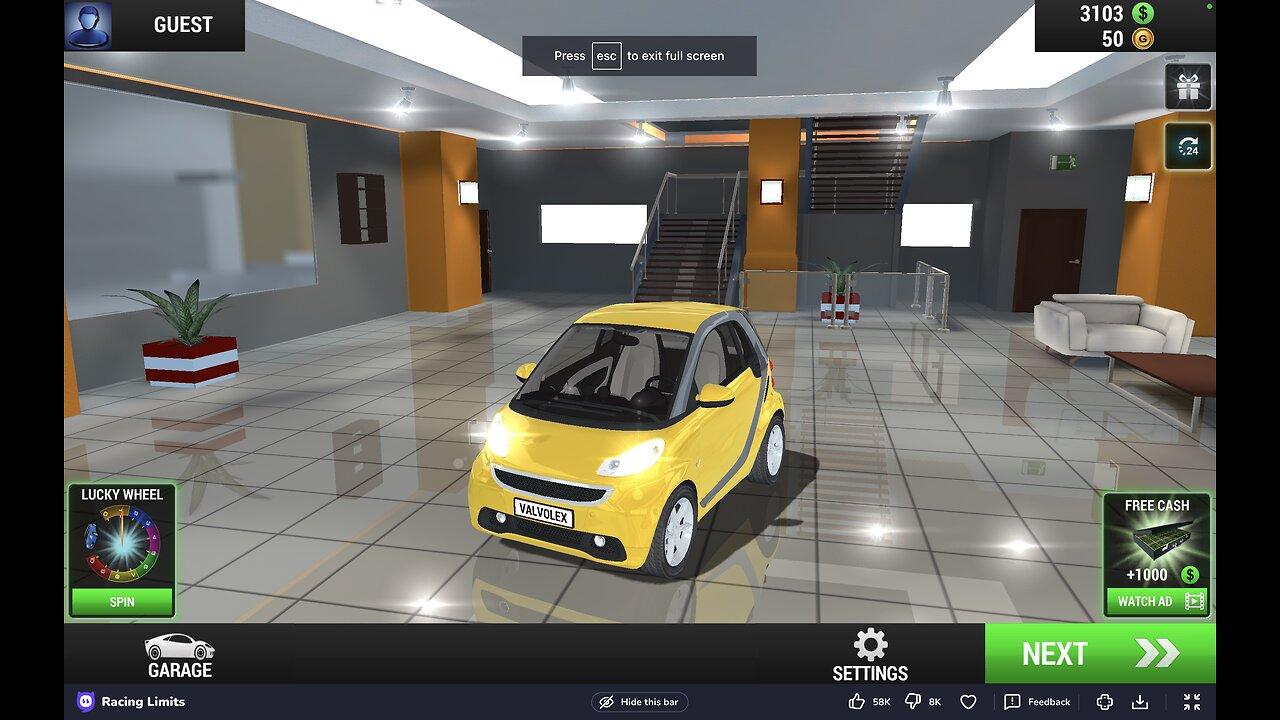1280x720 pixels.
Task: Open the Garage menu
Action: click(x=180, y=656)
